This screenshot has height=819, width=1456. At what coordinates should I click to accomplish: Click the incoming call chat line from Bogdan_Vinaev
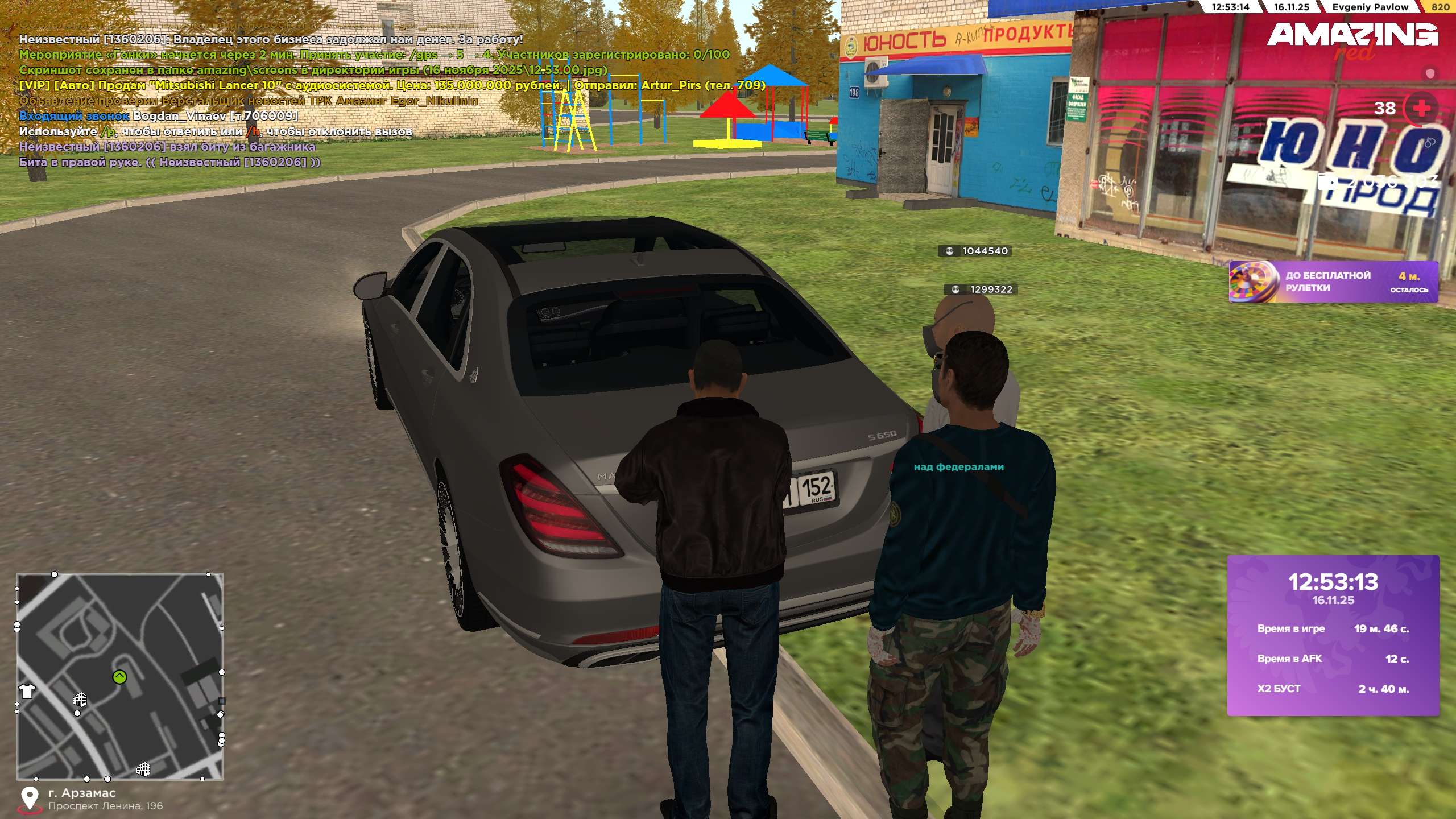158,116
